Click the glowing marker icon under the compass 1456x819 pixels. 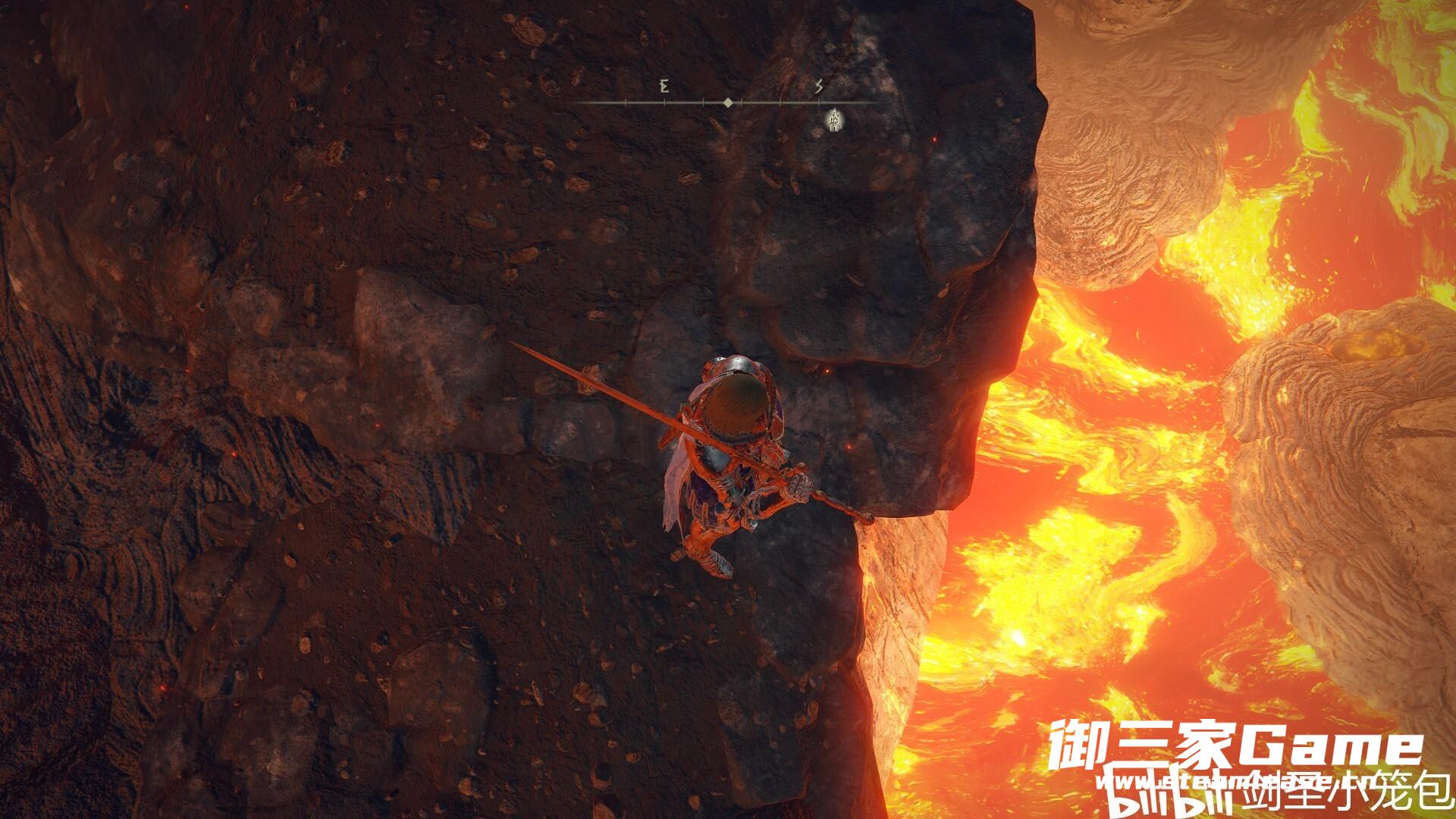click(836, 118)
